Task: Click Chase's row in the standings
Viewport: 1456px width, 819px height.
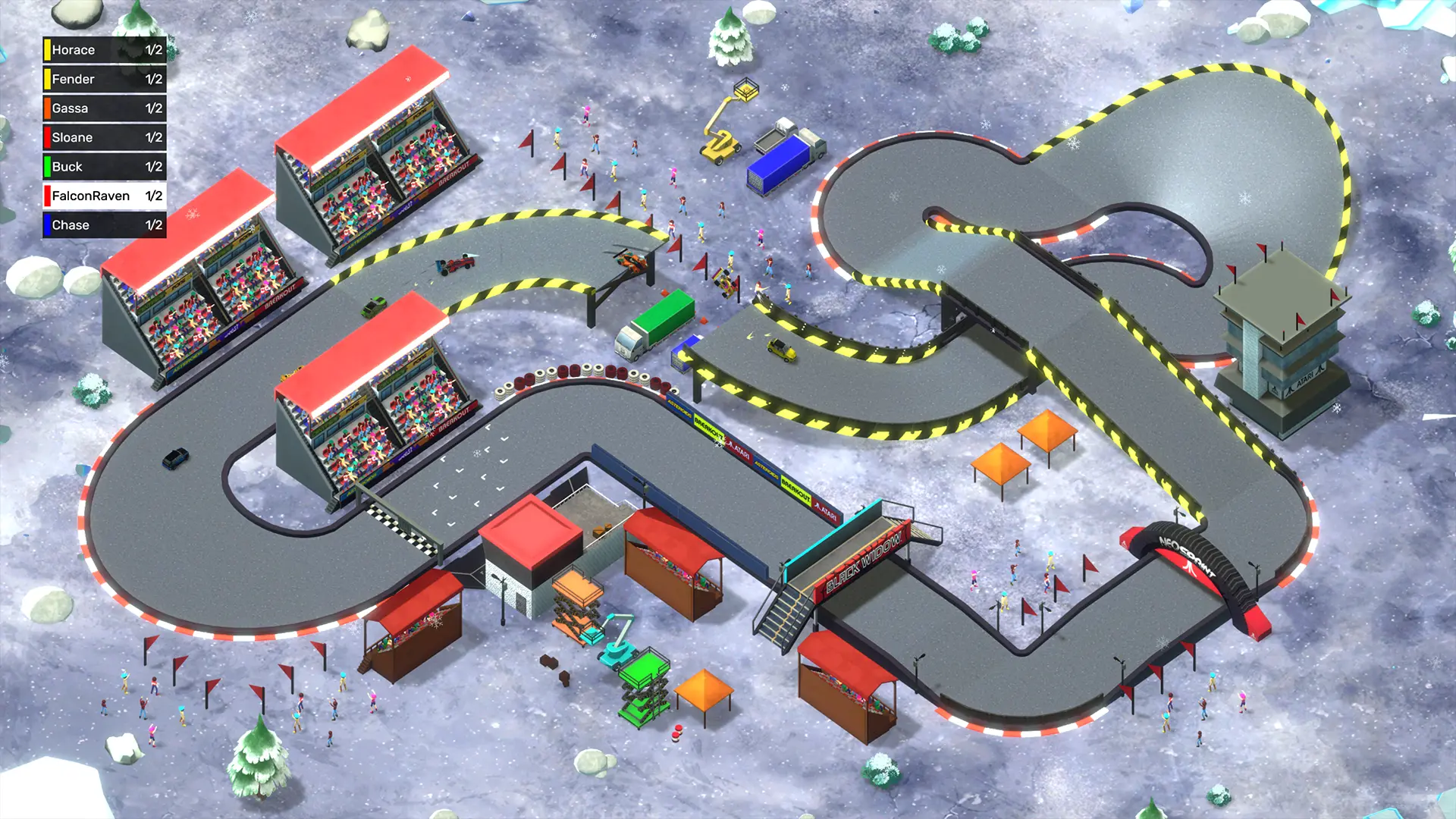Action: (105, 225)
